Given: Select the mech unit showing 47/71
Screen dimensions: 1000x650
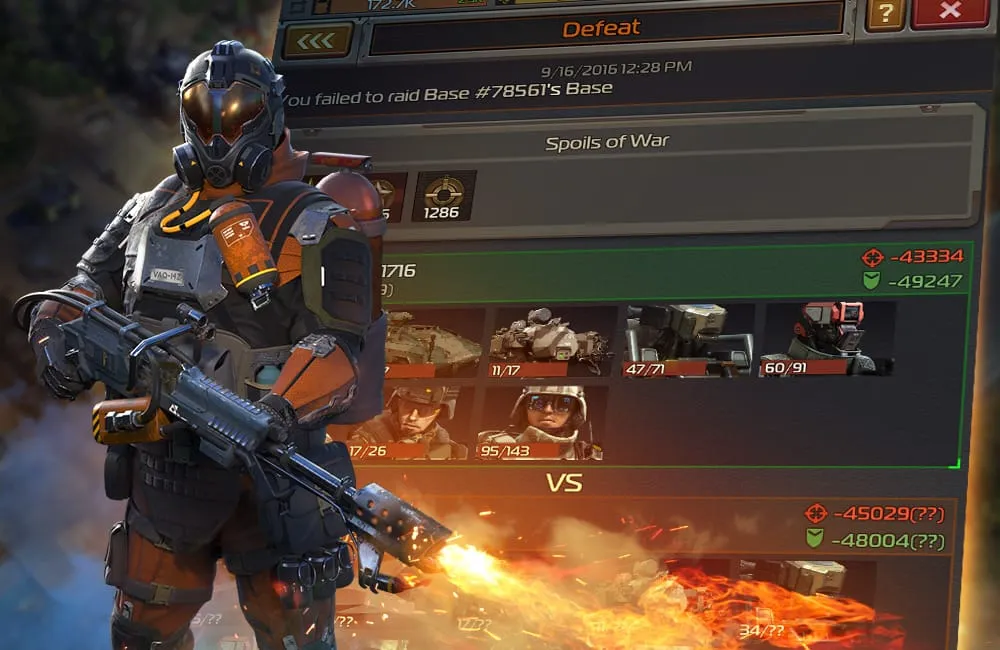Looking at the screenshot, I should pyautogui.click(x=689, y=339).
